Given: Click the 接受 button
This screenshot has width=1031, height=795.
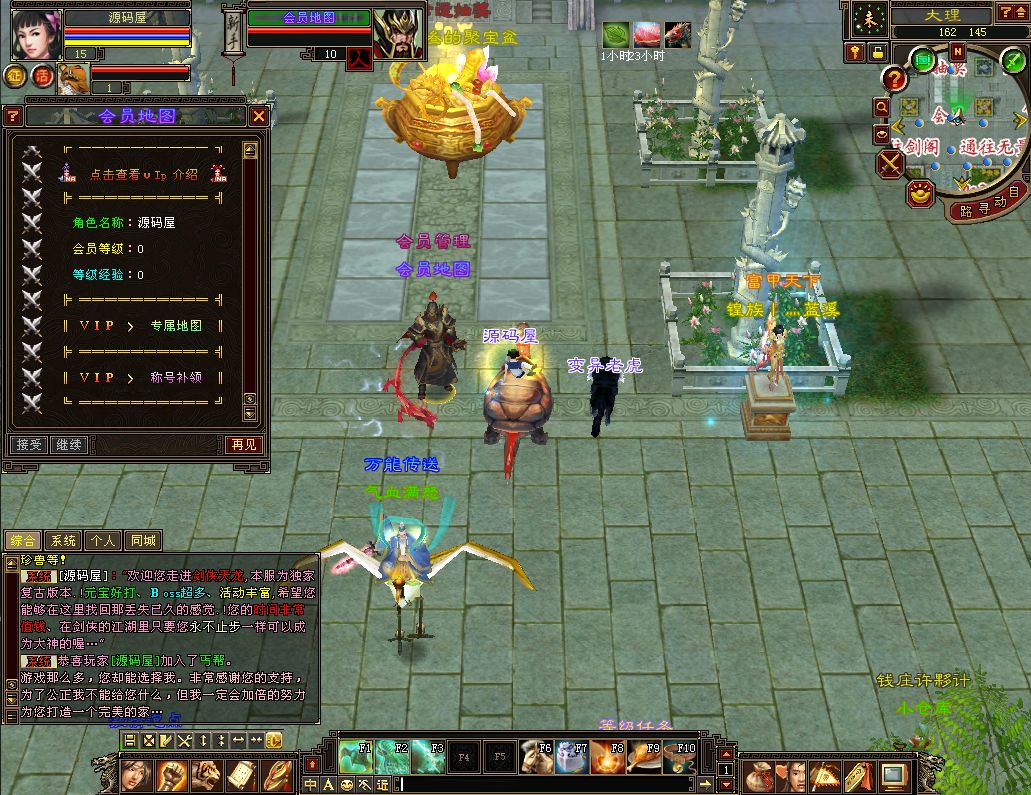Looking at the screenshot, I should (29, 444).
